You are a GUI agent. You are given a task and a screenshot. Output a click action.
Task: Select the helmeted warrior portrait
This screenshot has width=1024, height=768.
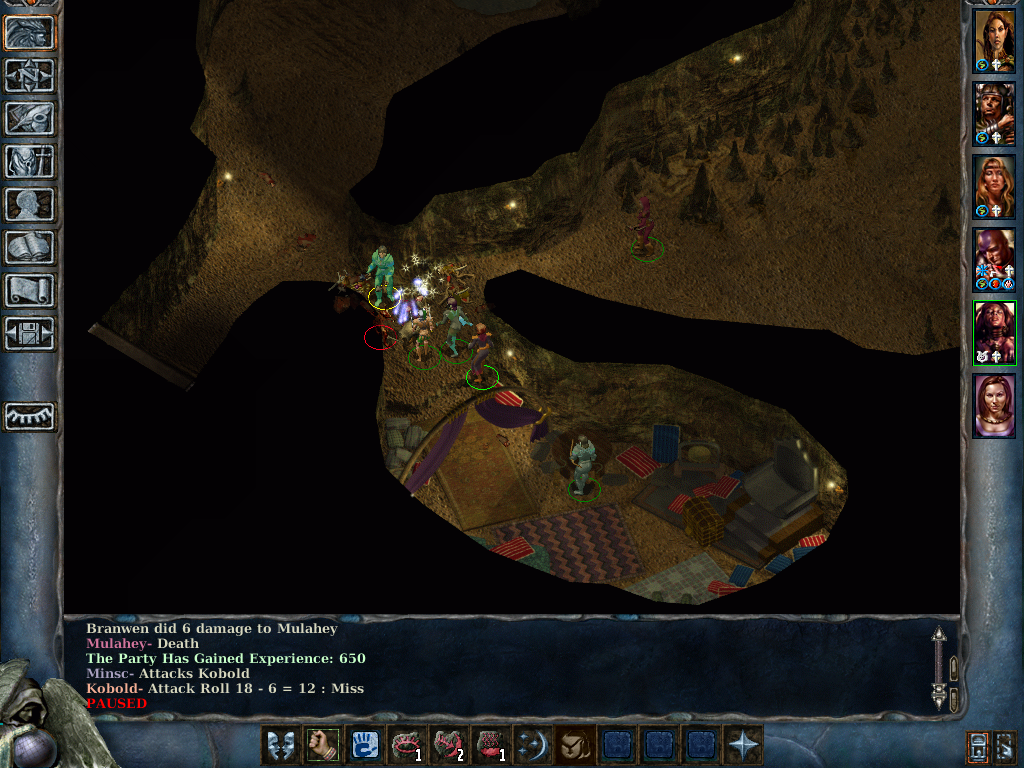(994, 114)
